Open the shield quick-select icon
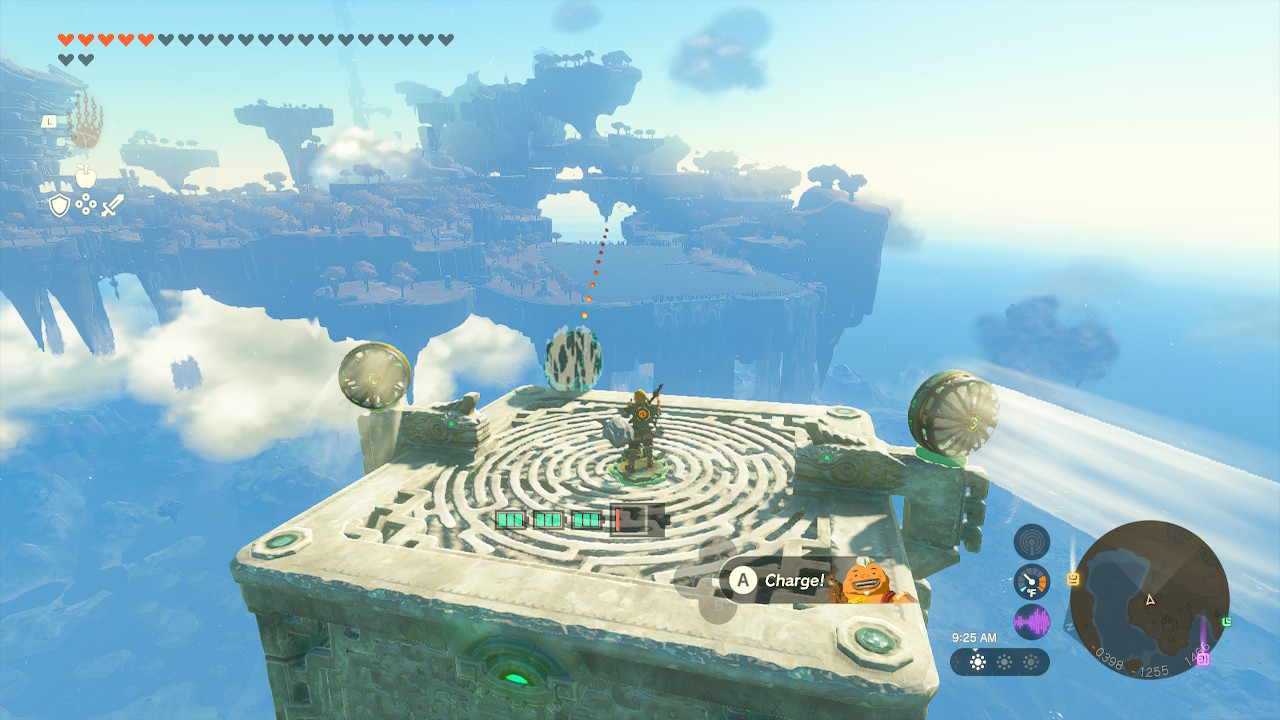This screenshot has width=1280, height=720. [59, 206]
